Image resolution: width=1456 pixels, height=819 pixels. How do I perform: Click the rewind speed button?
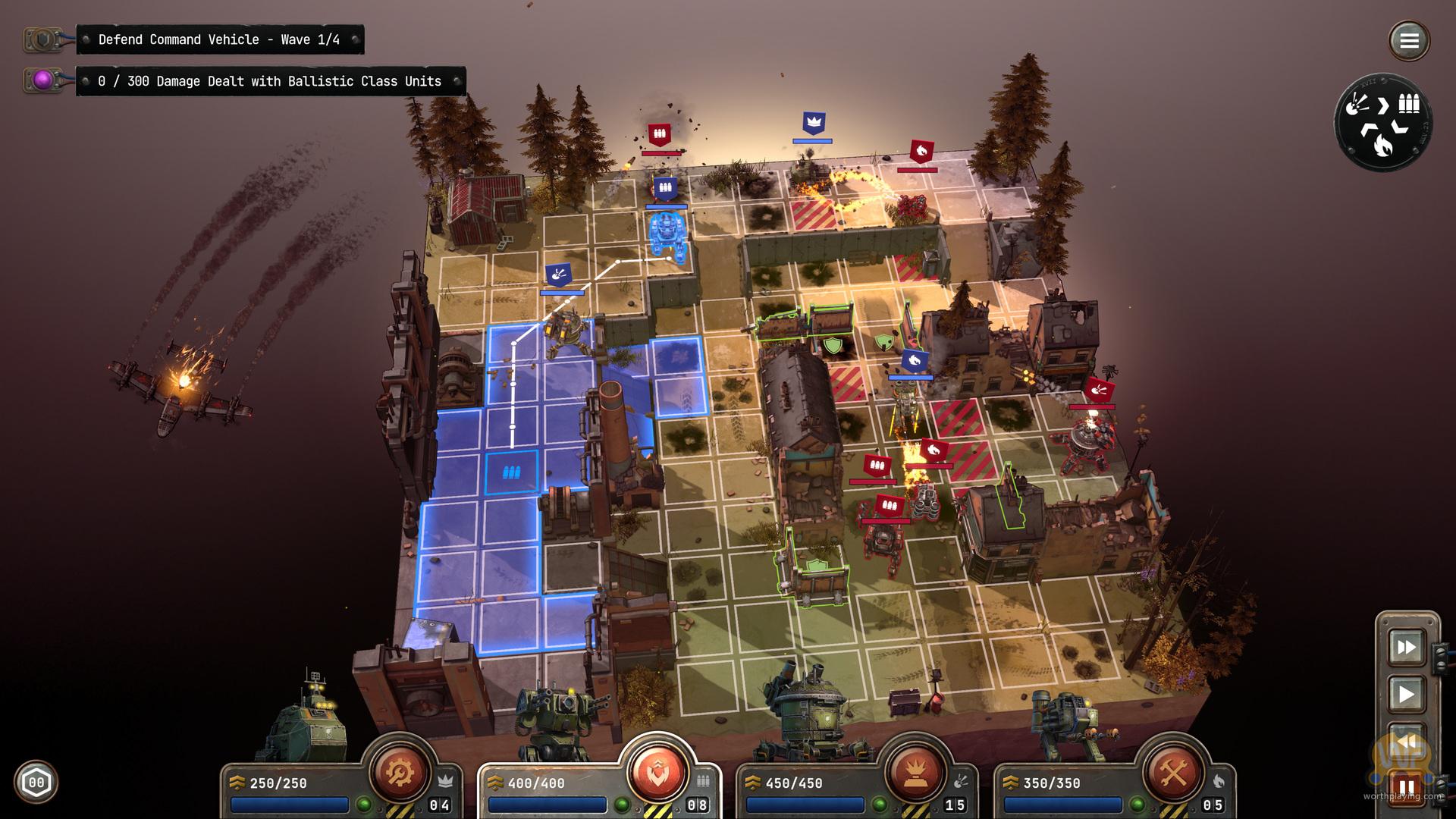[x=1406, y=741]
